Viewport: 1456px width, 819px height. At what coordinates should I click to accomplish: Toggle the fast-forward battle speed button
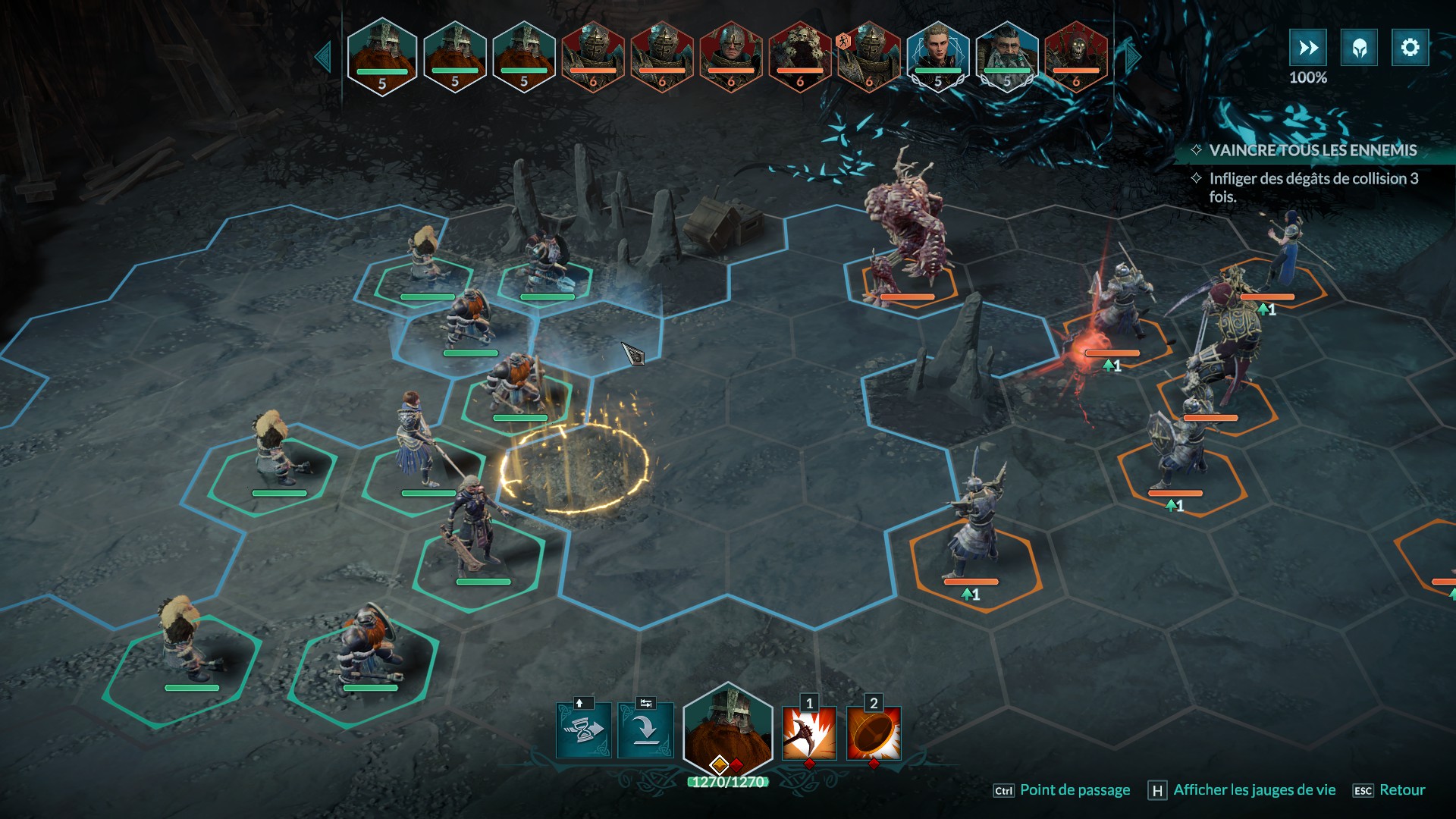[x=1308, y=48]
